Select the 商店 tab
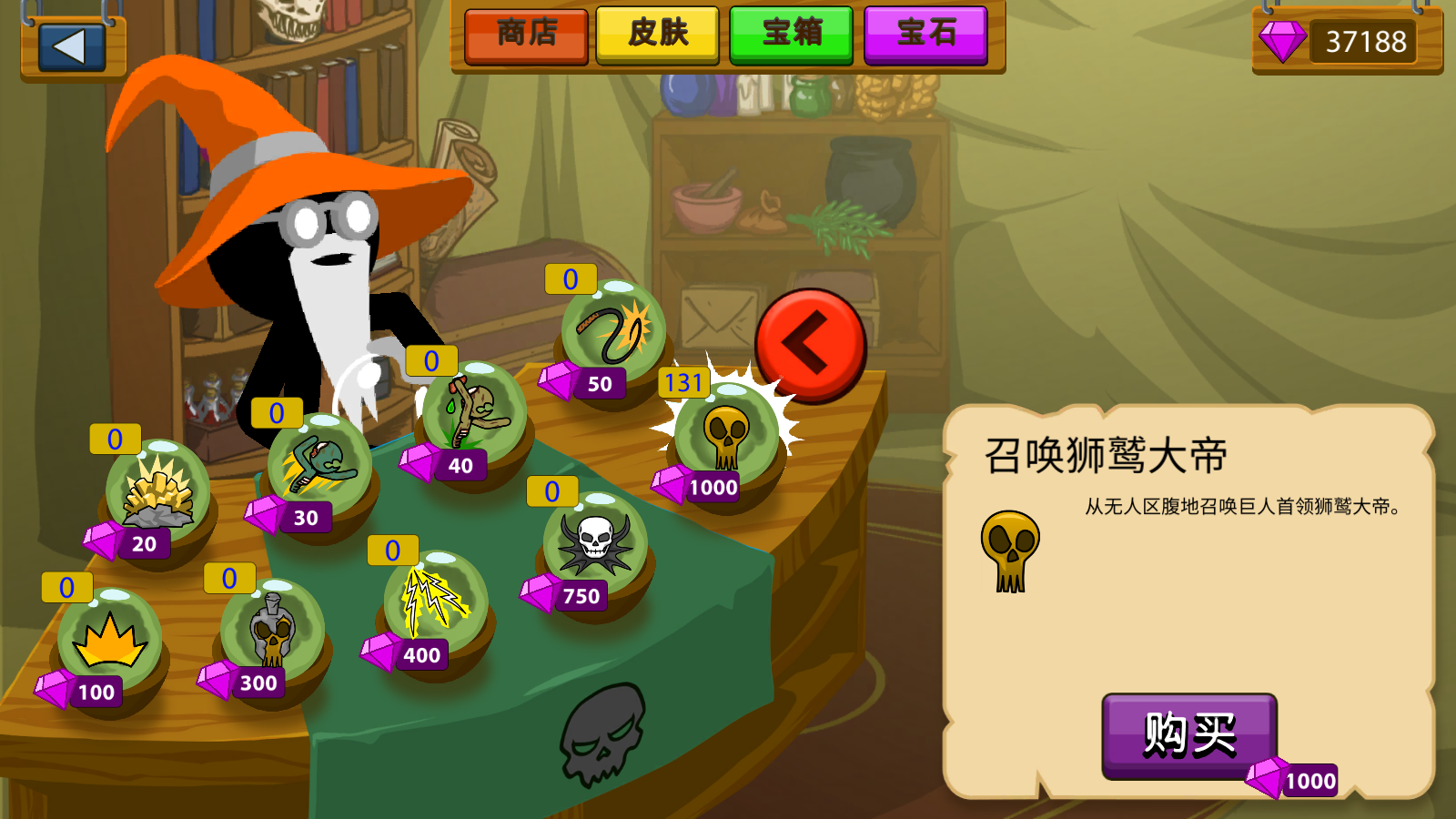This screenshot has height=819, width=1456. click(525, 36)
